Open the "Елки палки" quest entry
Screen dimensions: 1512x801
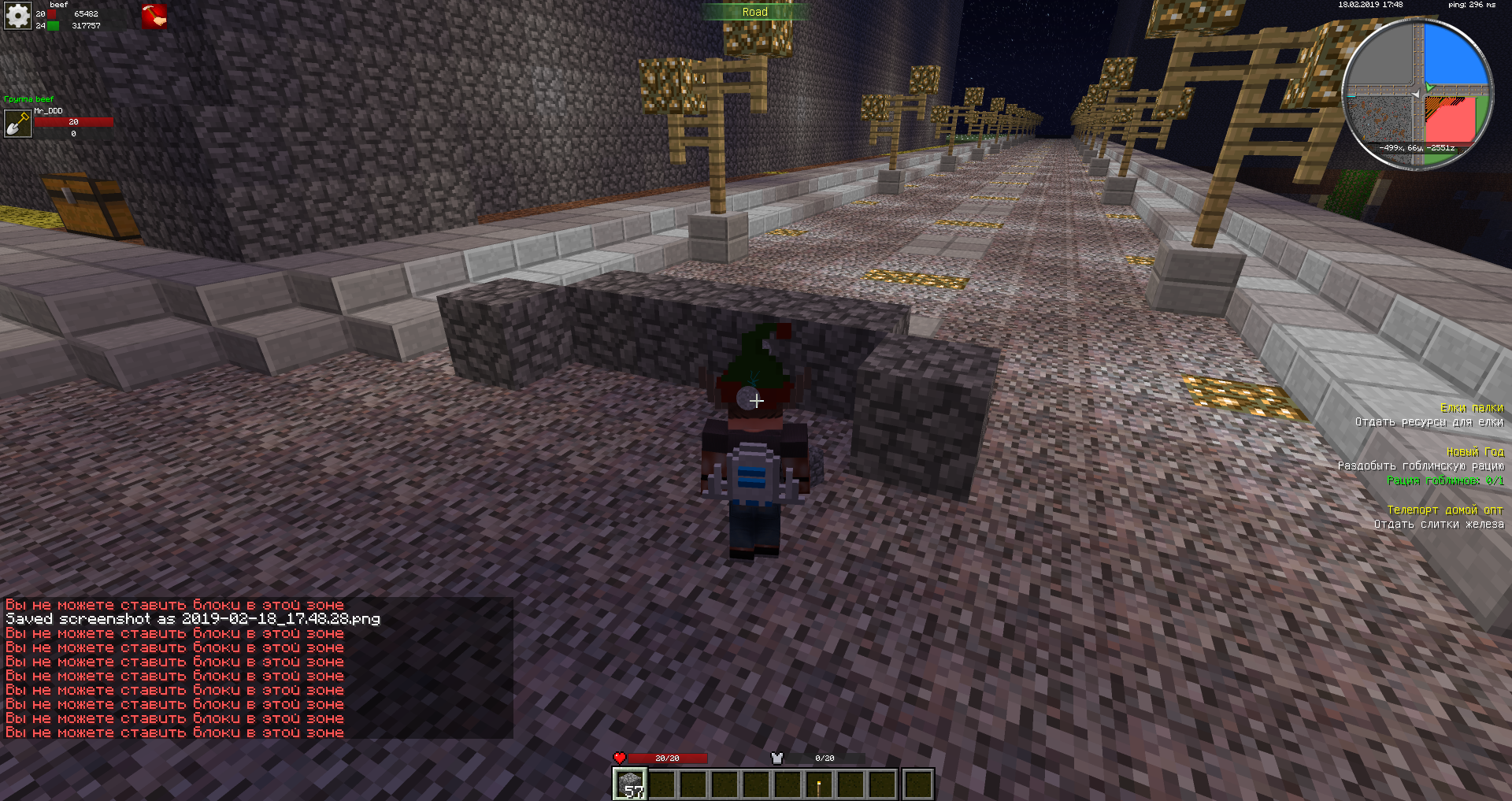[1471, 408]
